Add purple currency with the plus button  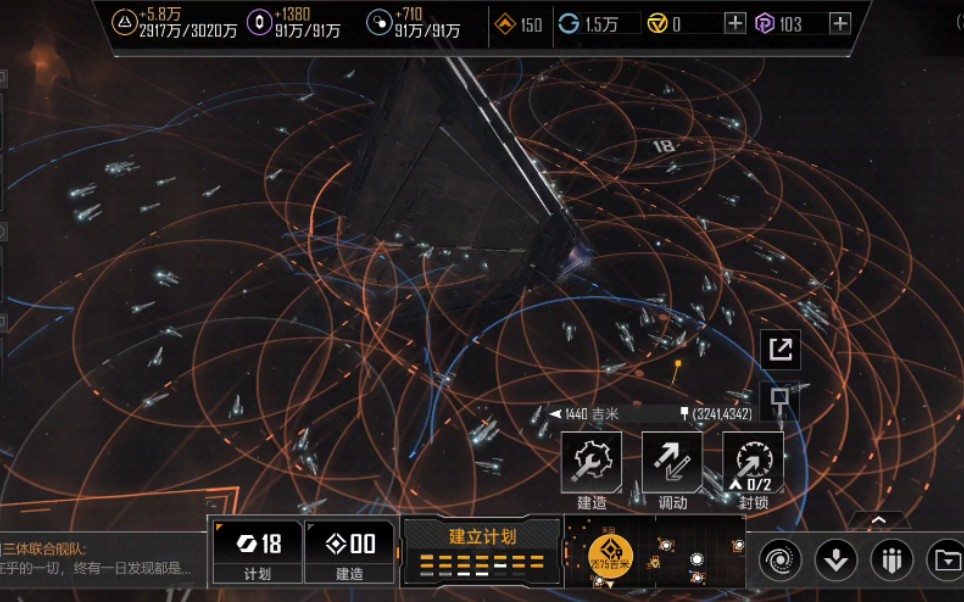pos(840,23)
